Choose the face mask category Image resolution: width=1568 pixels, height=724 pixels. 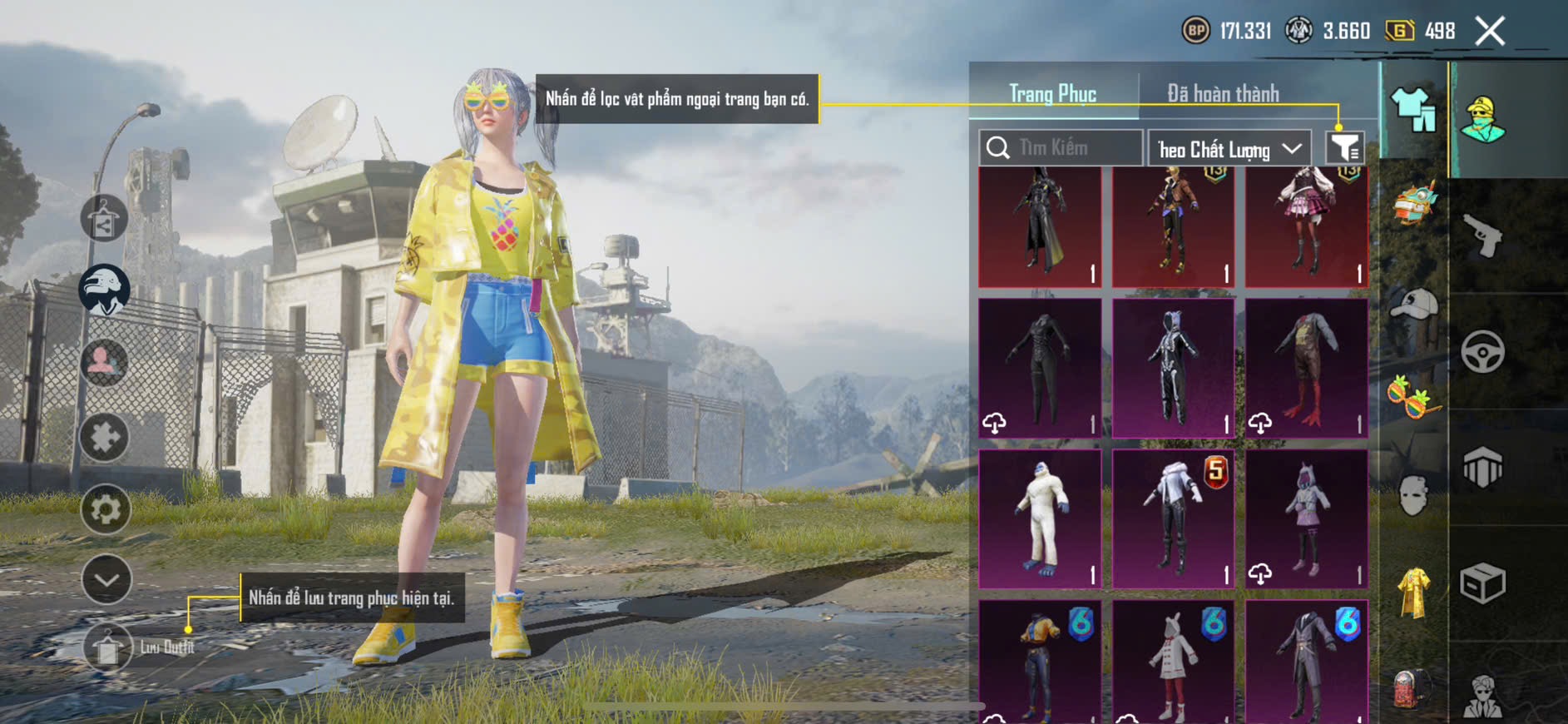(x=1413, y=496)
